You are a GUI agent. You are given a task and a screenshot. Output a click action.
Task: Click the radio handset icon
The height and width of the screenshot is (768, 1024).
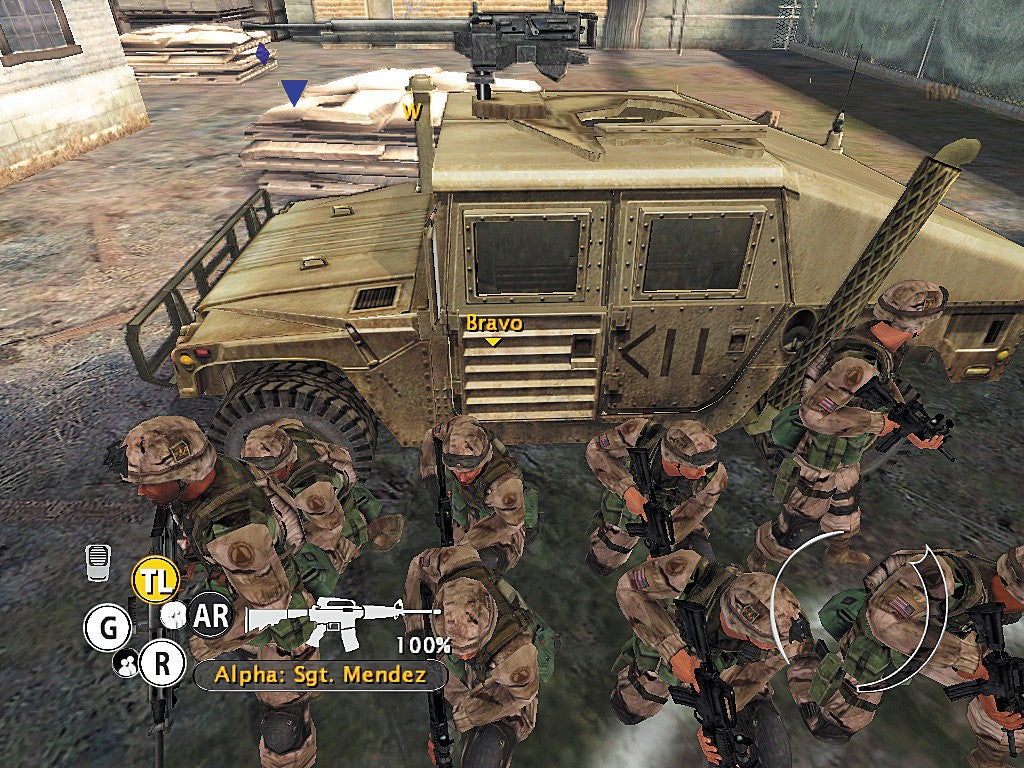pyautogui.click(x=97, y=562)
